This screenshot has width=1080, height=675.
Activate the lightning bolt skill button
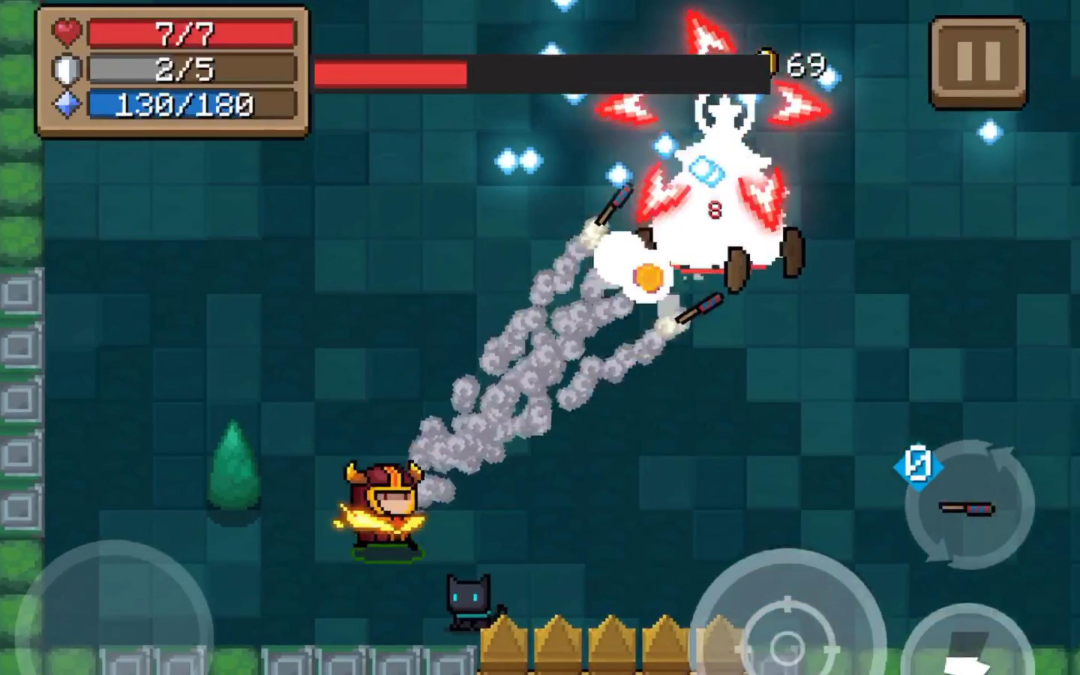(967, 646)
